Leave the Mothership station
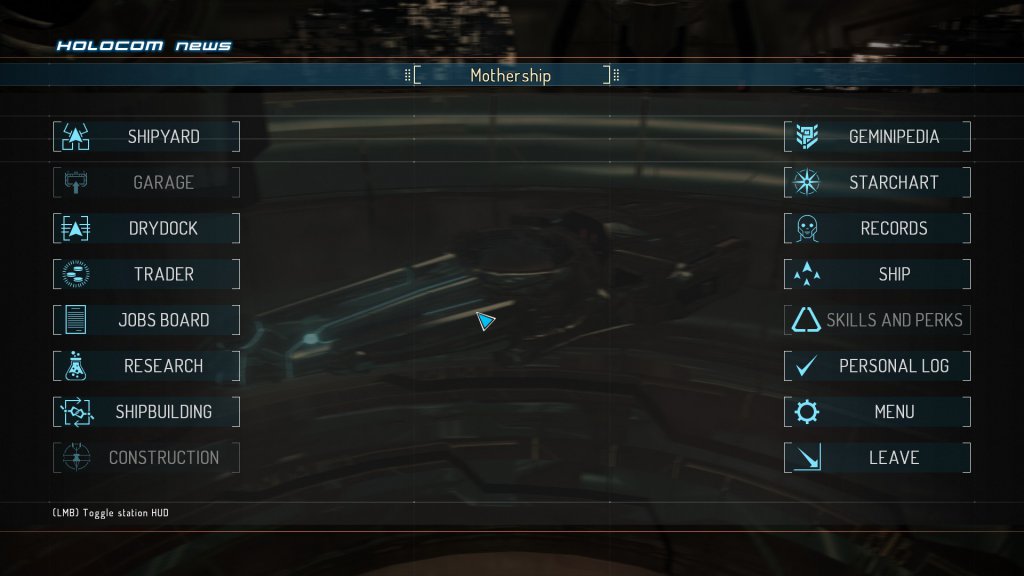Viewport: 1024px width, 576px height. click(x=877, y=457)
